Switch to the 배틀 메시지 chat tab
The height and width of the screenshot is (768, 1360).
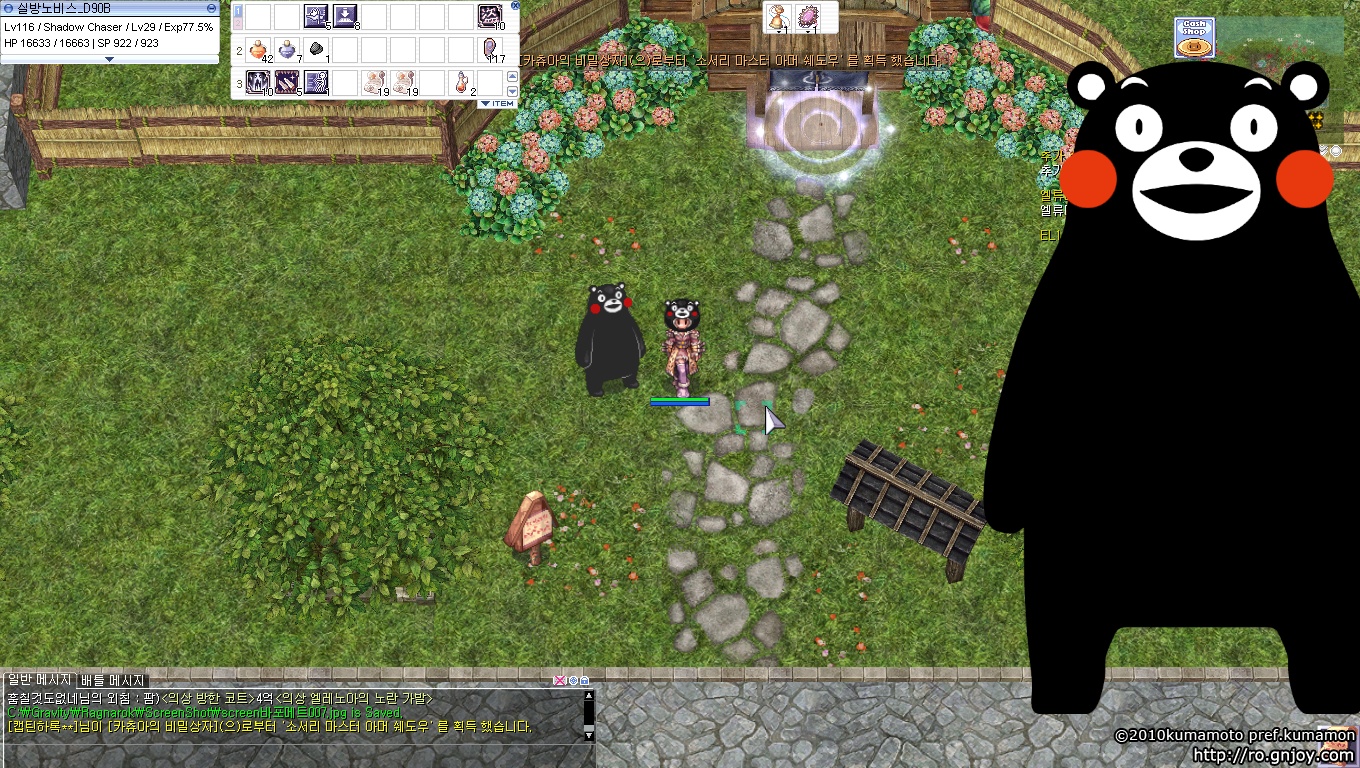click(113, 680)
